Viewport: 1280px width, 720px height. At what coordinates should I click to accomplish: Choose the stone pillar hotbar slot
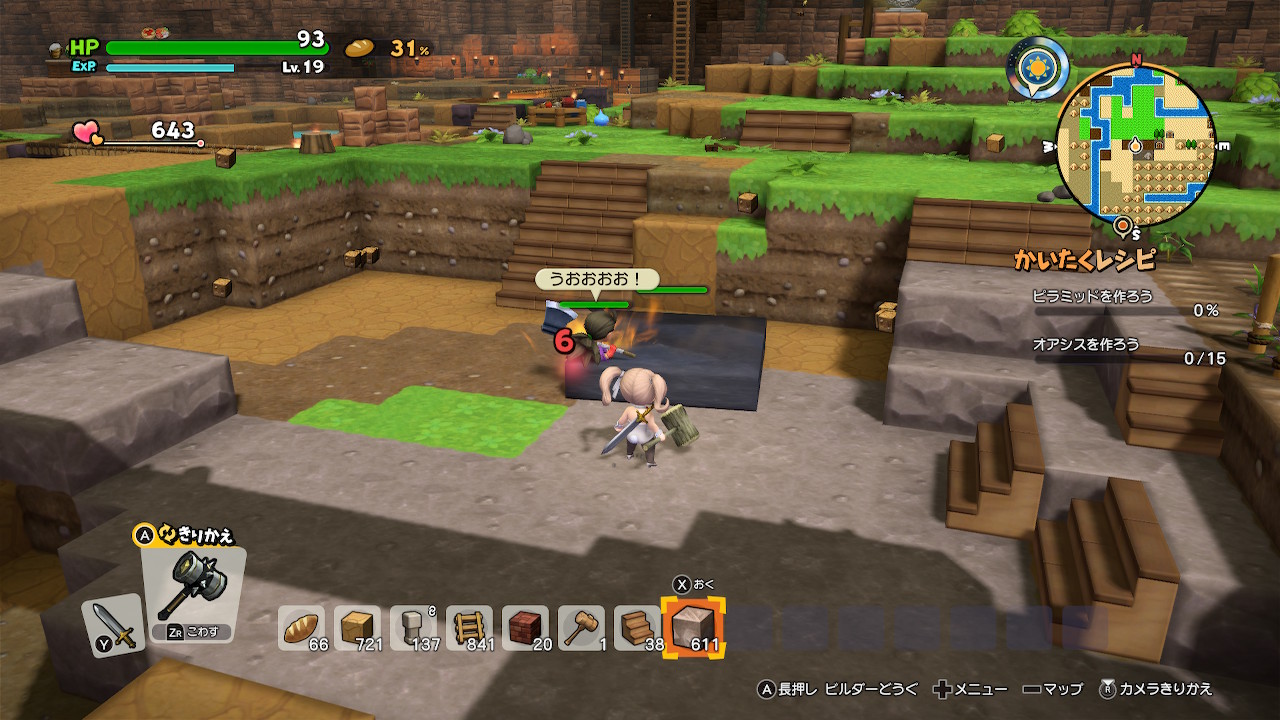pos(413,627)
